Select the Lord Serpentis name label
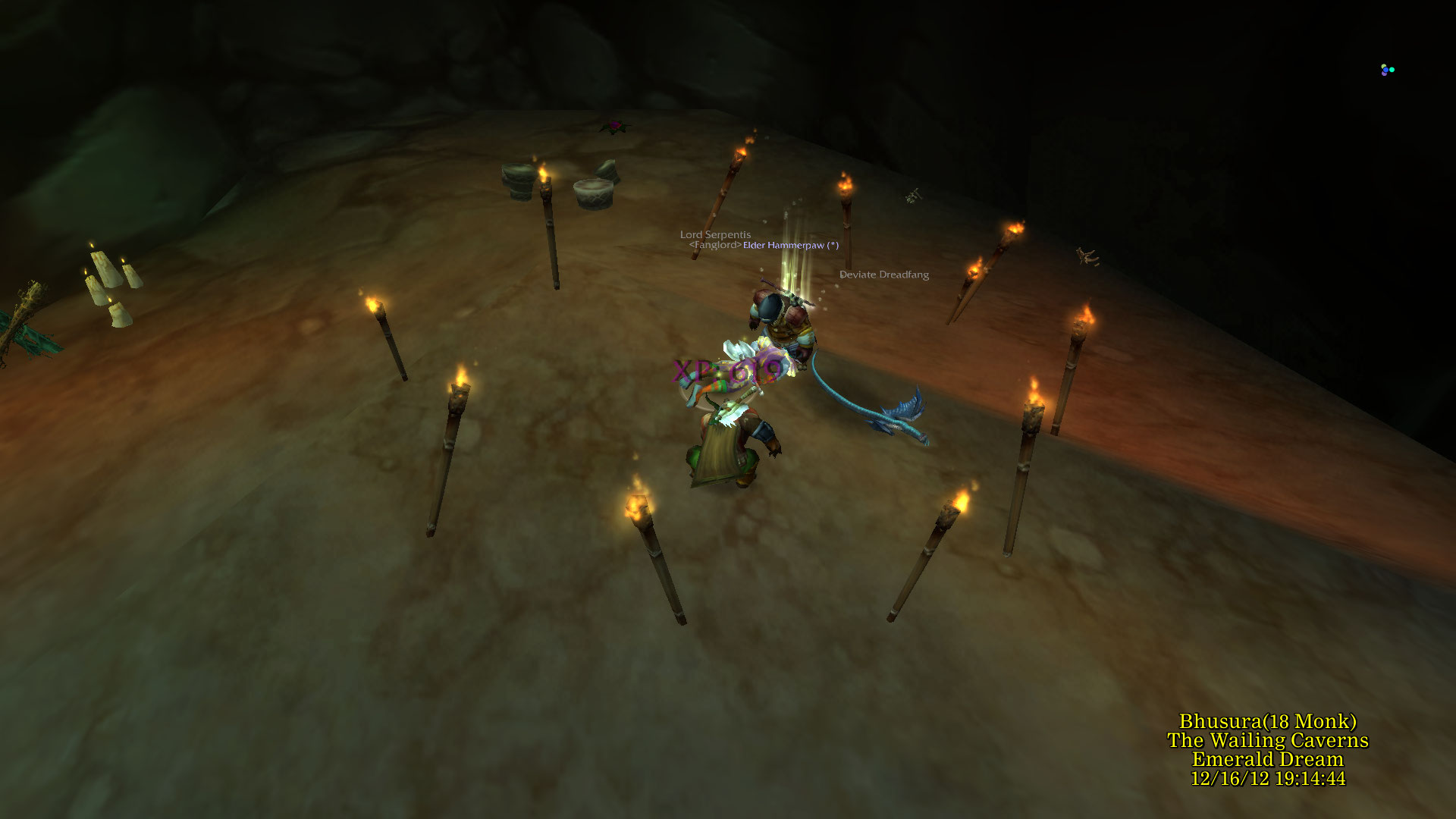Viewport: 1456px width, 819px height. click(715, 235)
